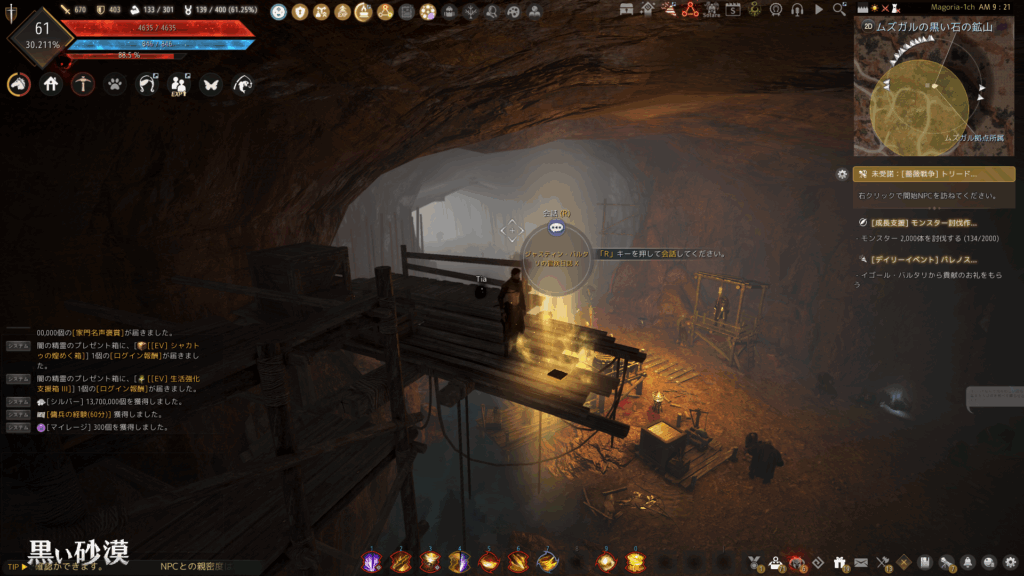Click the treasure chest icon in top bar
Screen dimensions: 1024x576
[x=627, y=10]
